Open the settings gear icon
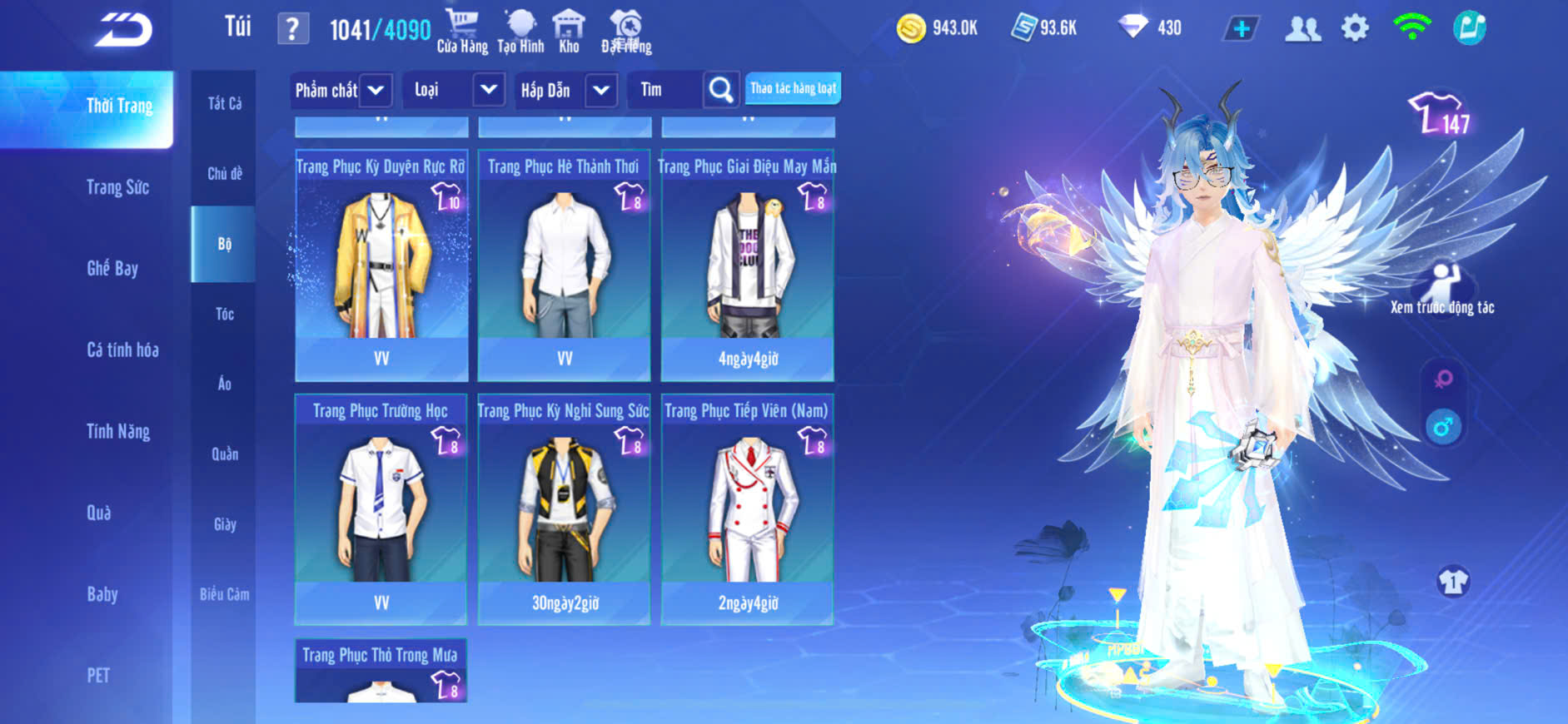1568x724 pixels. (1355, 29)
